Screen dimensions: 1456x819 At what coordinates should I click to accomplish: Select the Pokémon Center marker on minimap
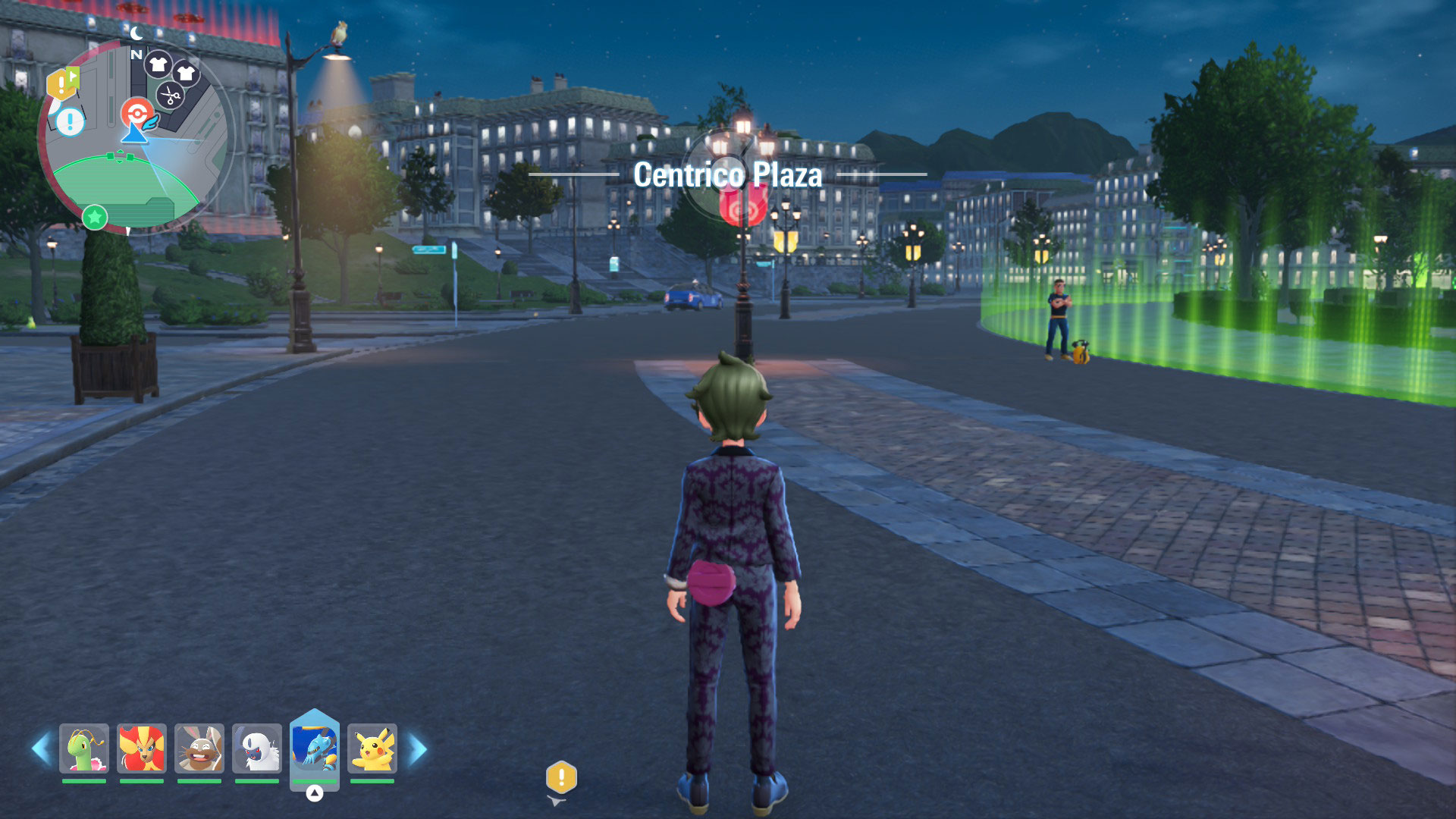(x=136, y=114)
